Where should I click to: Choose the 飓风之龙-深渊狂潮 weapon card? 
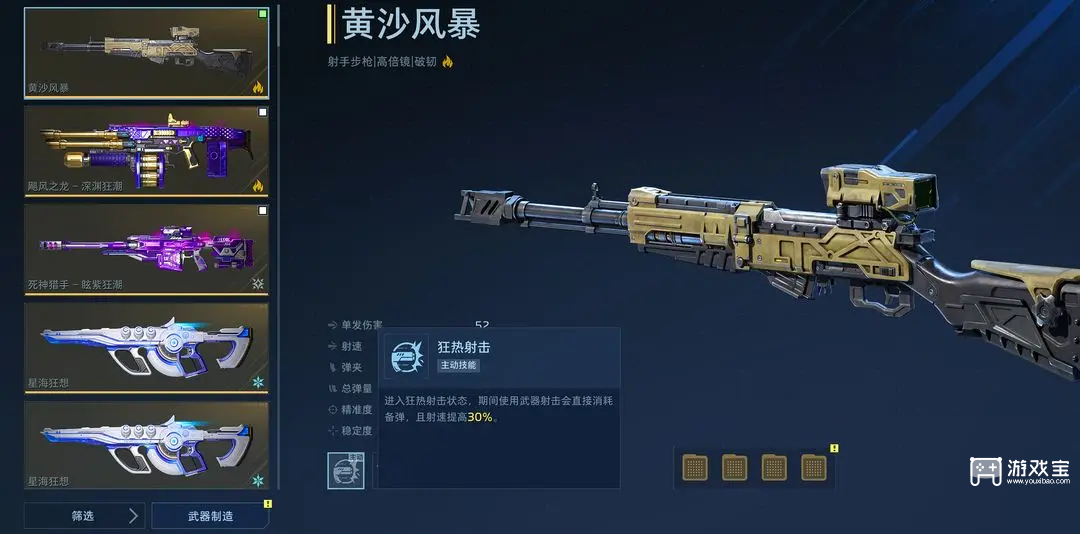click(146, 149)
